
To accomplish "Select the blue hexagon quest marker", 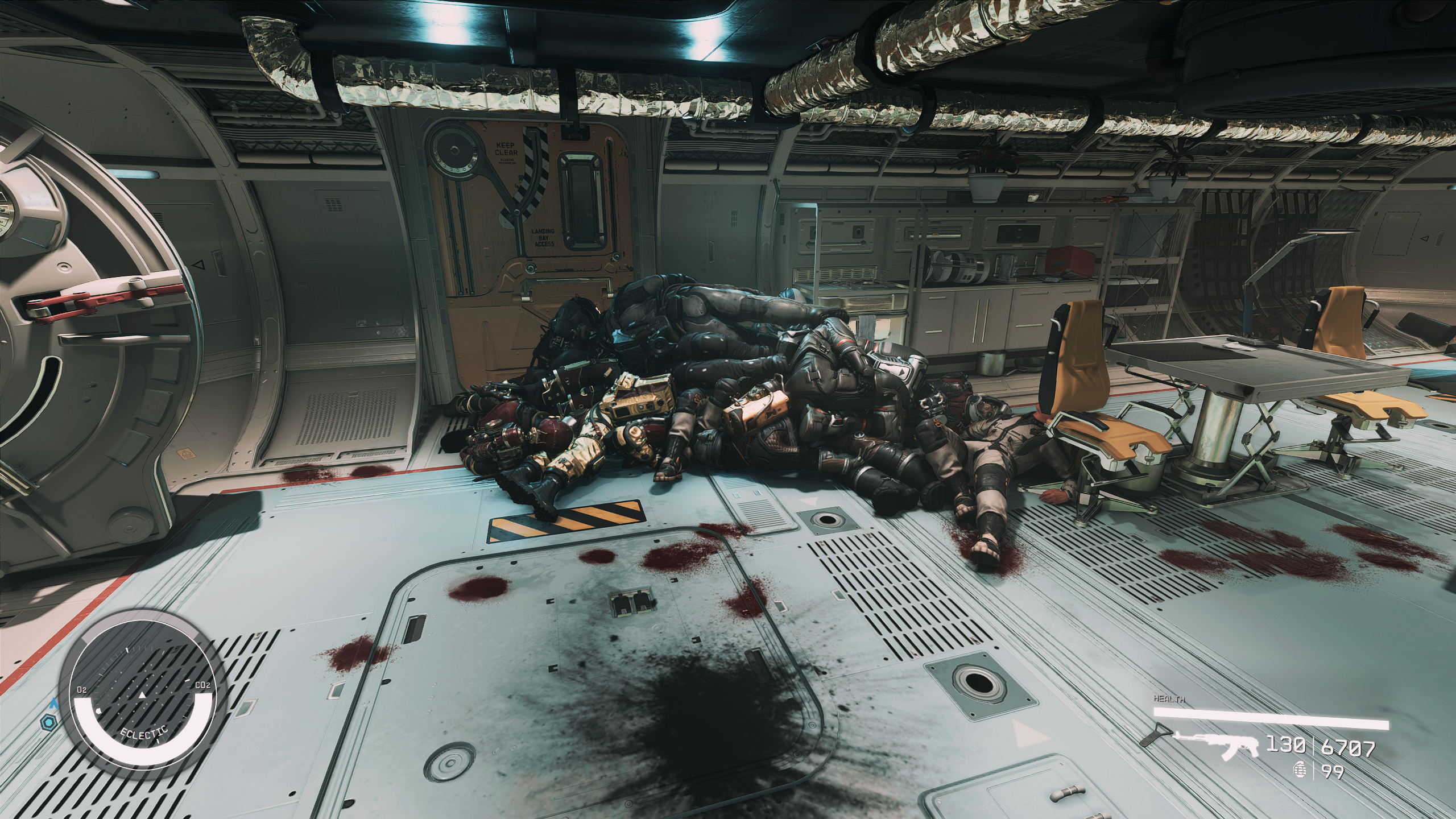I will point(47,723).
